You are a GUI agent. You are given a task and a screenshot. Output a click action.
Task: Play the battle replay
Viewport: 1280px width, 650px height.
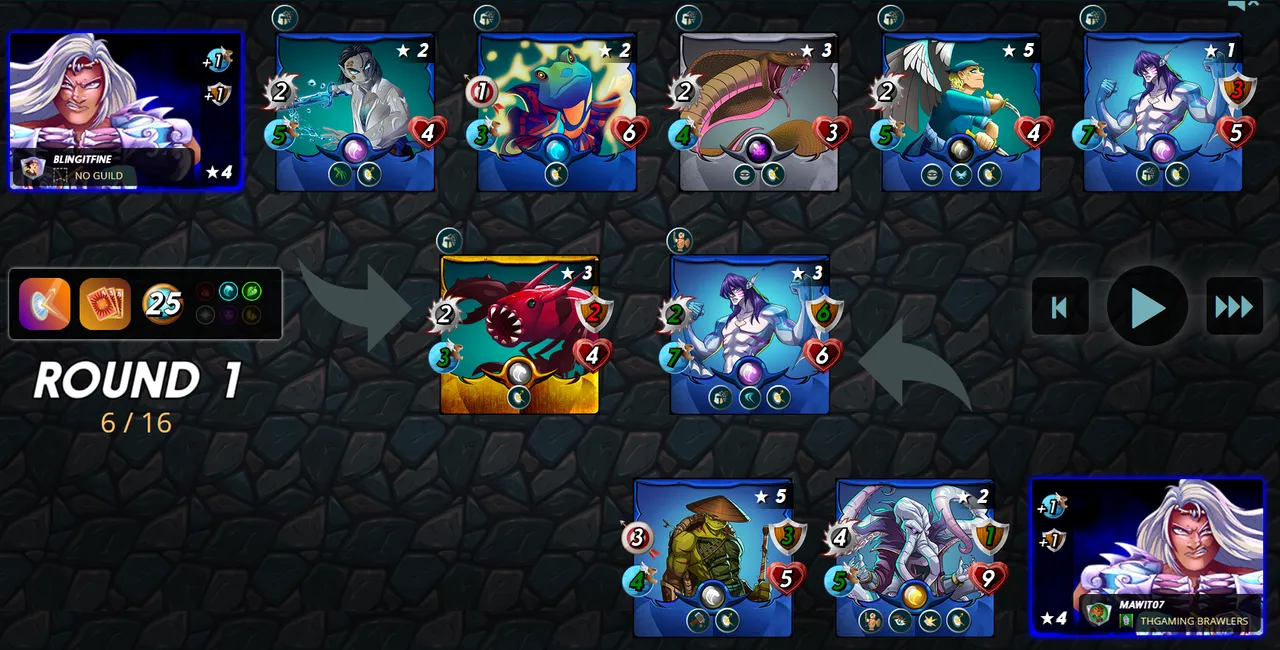[x=1147, y=306]
